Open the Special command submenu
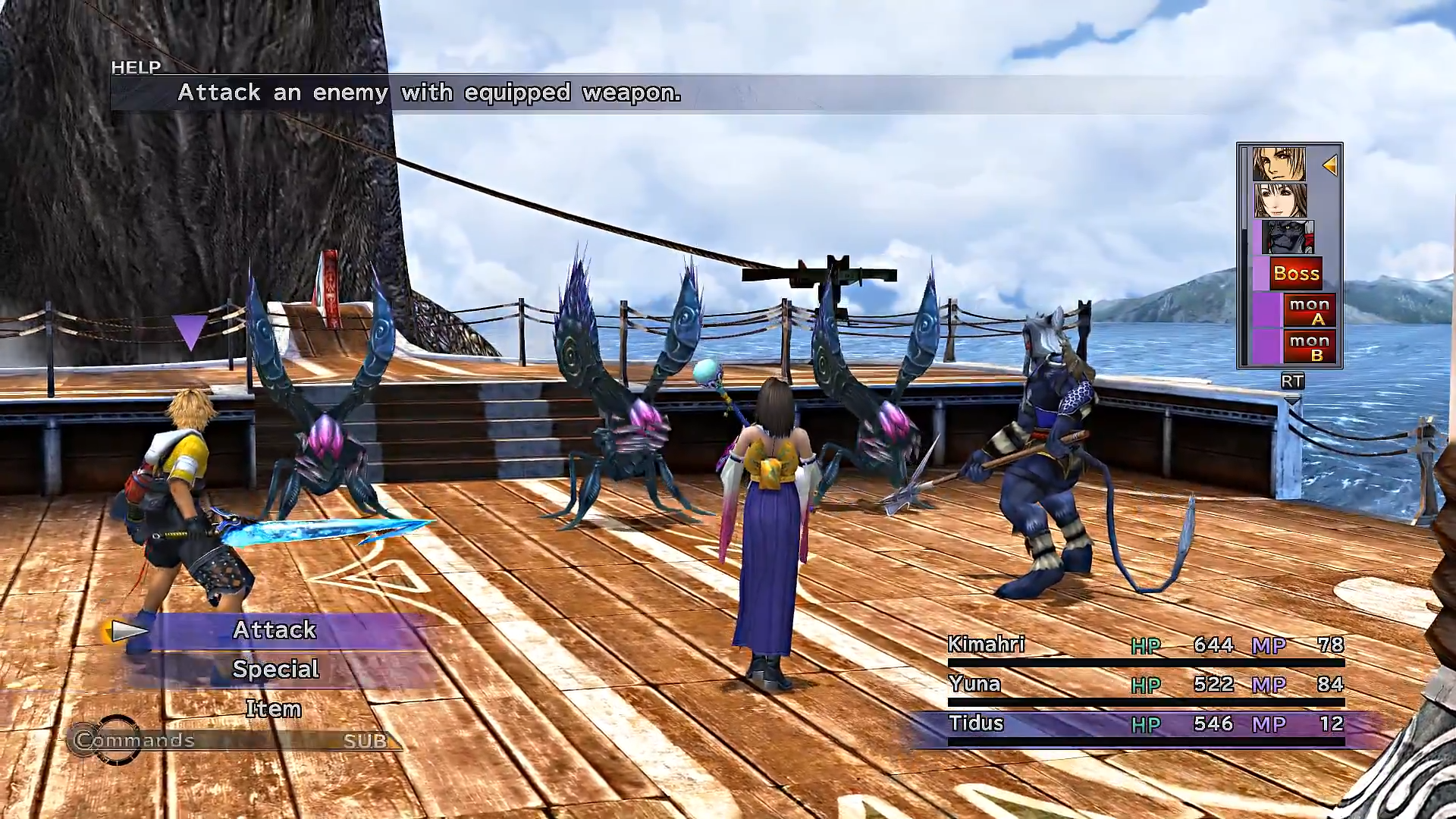Viewport: 1456px width, 819px height. coord(275,668)
